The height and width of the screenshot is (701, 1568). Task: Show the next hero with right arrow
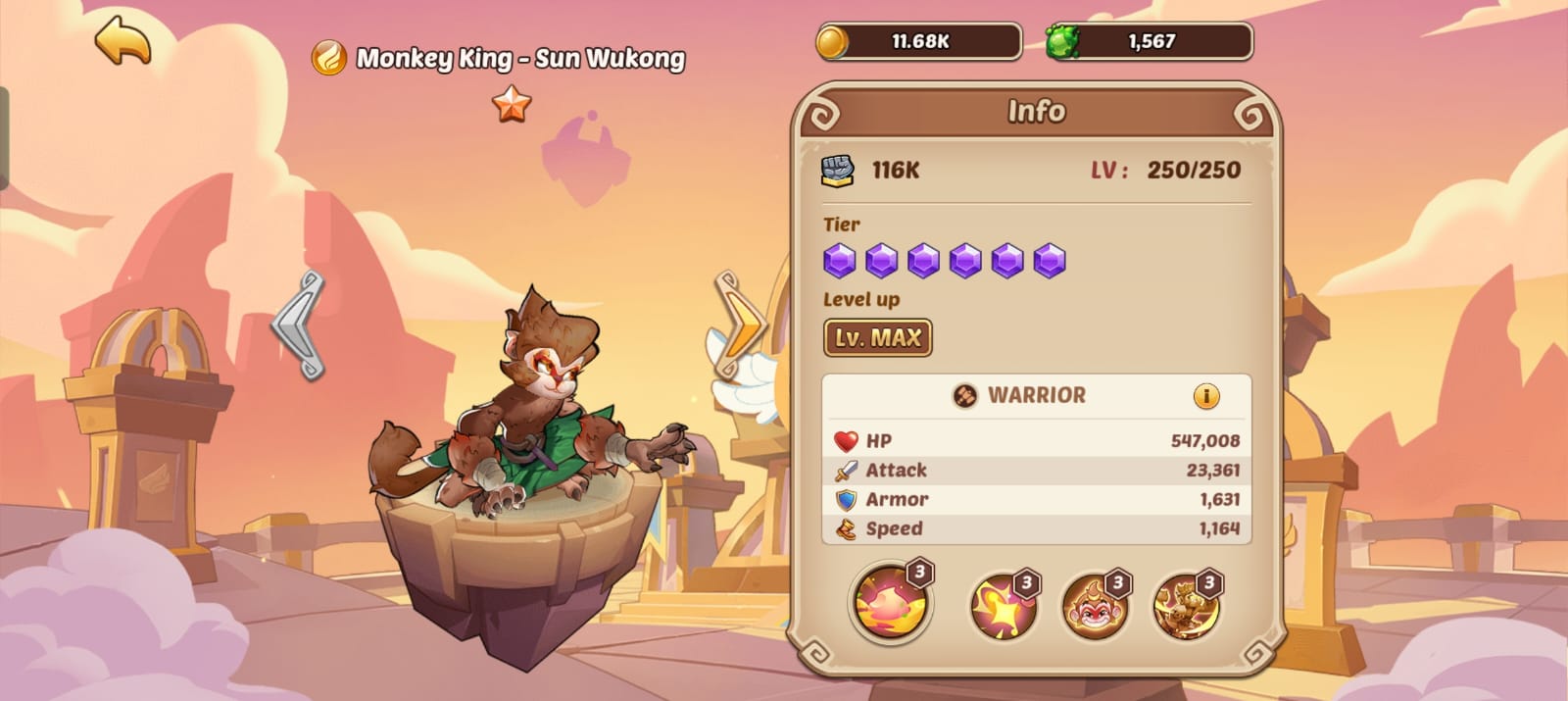739,325
